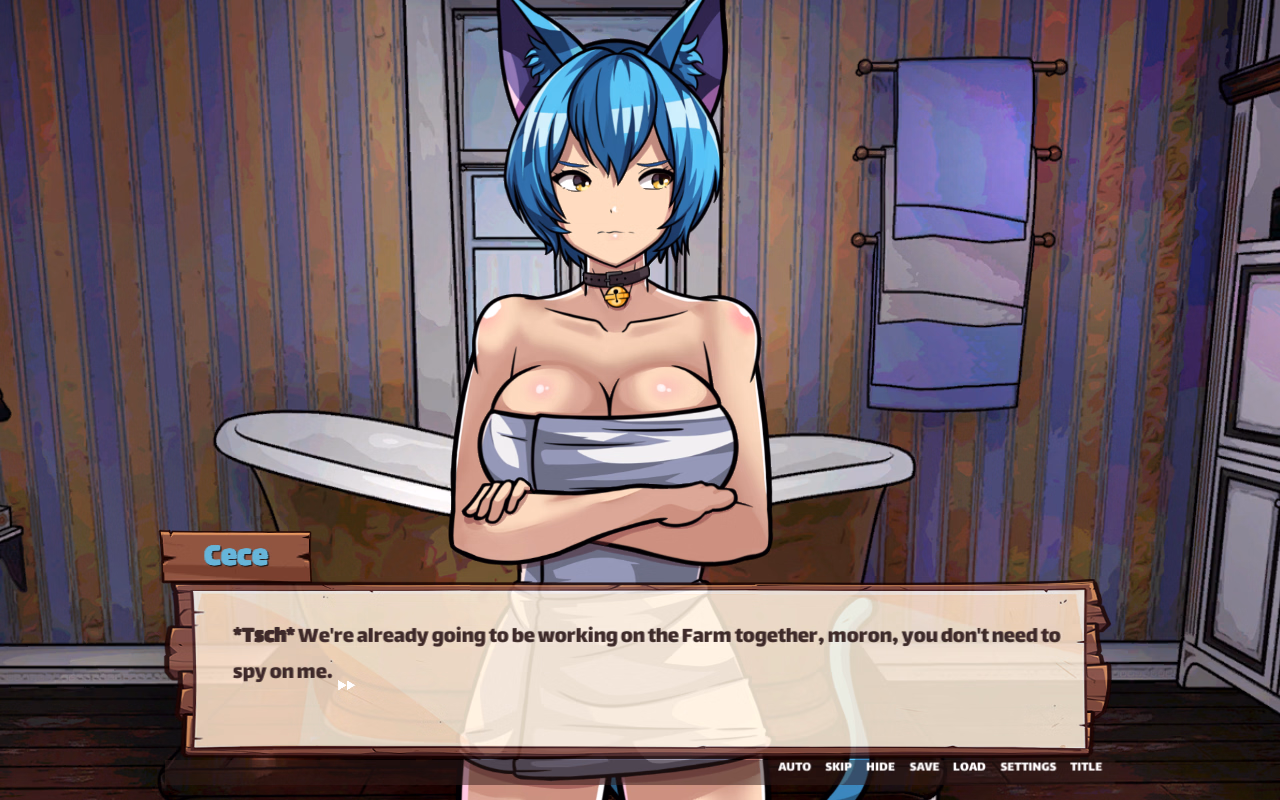Click the double-arrow continue indicator
This screenshot has width=1280, height=800.
[345, 684]
